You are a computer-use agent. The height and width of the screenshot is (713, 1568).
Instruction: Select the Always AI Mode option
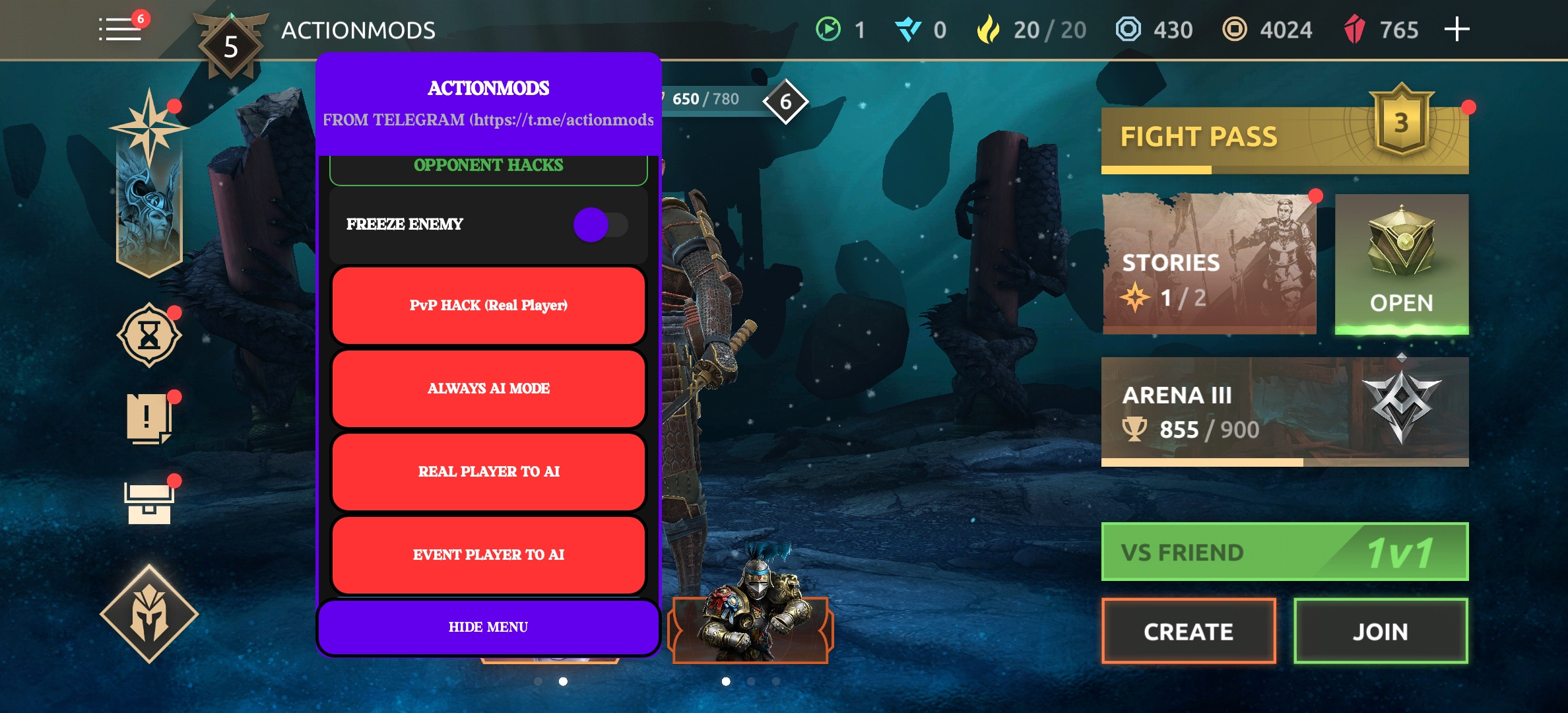click(488, 388)
